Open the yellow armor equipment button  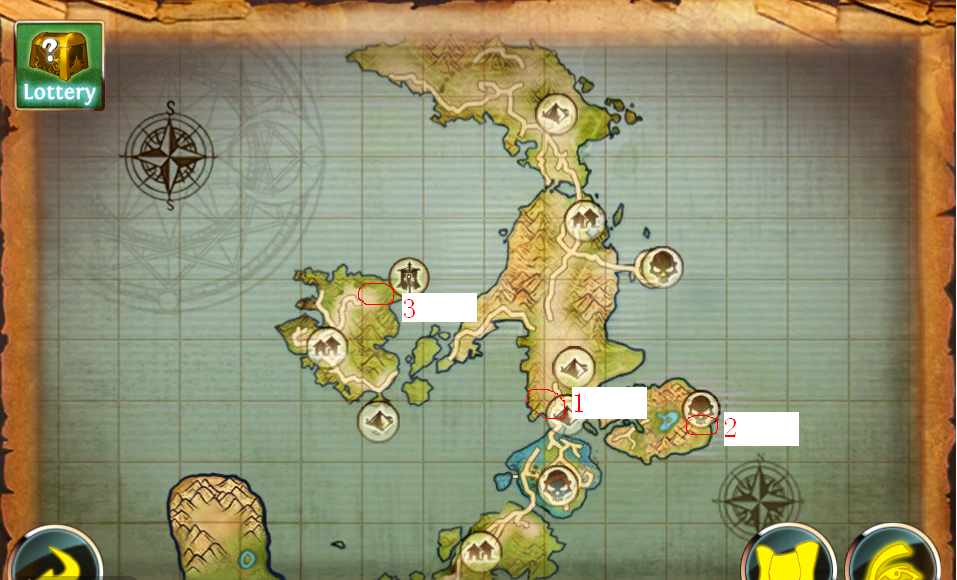coord(789,559)
